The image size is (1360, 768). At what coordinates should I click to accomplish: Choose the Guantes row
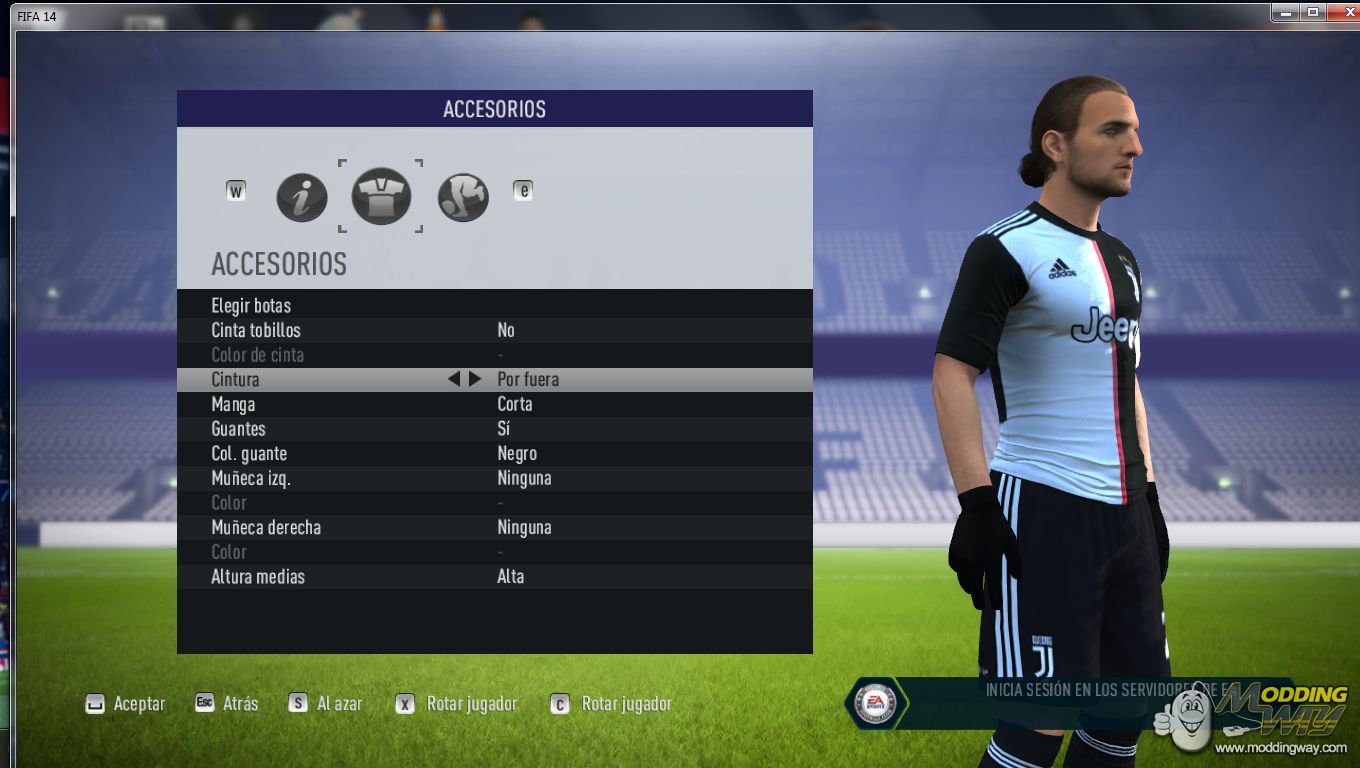point(238,428)
